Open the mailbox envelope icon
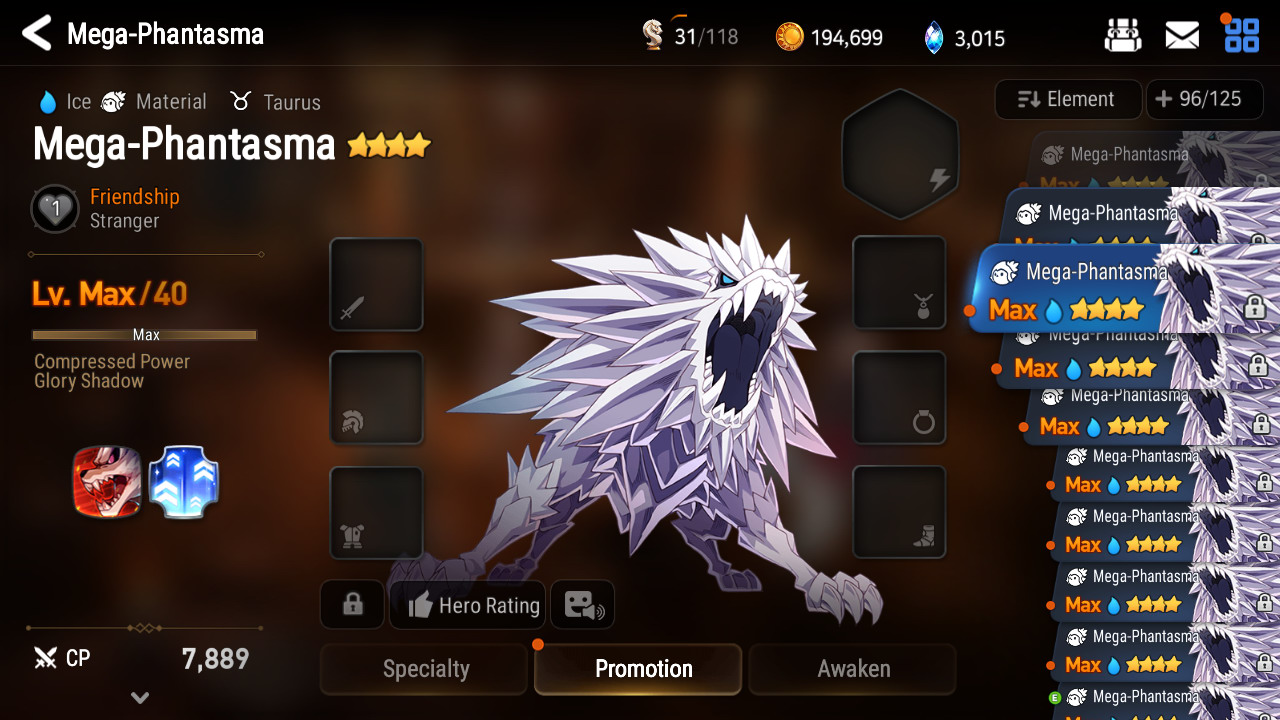 [x=1182, y=36]
